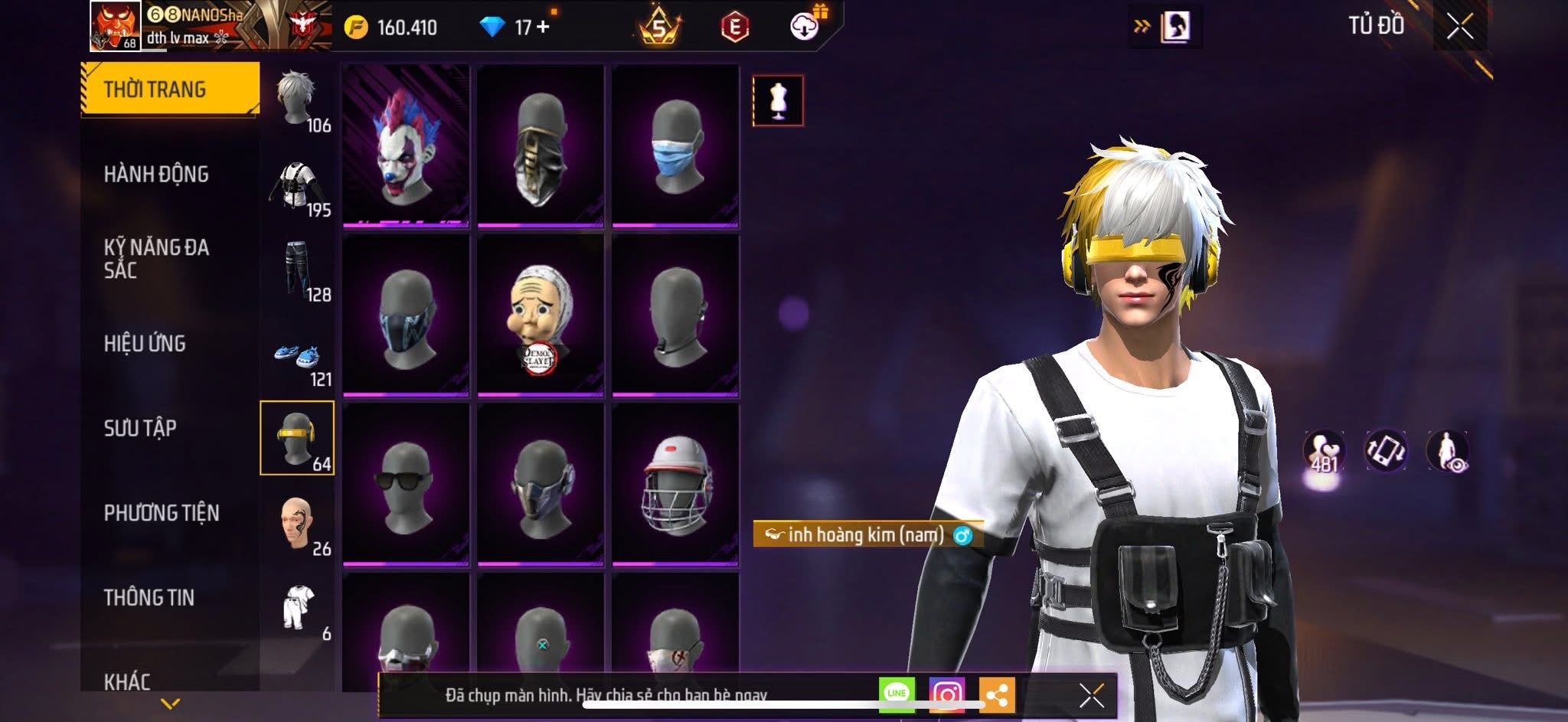Select the Thông Tin menu entry

[x=149, y=597]
